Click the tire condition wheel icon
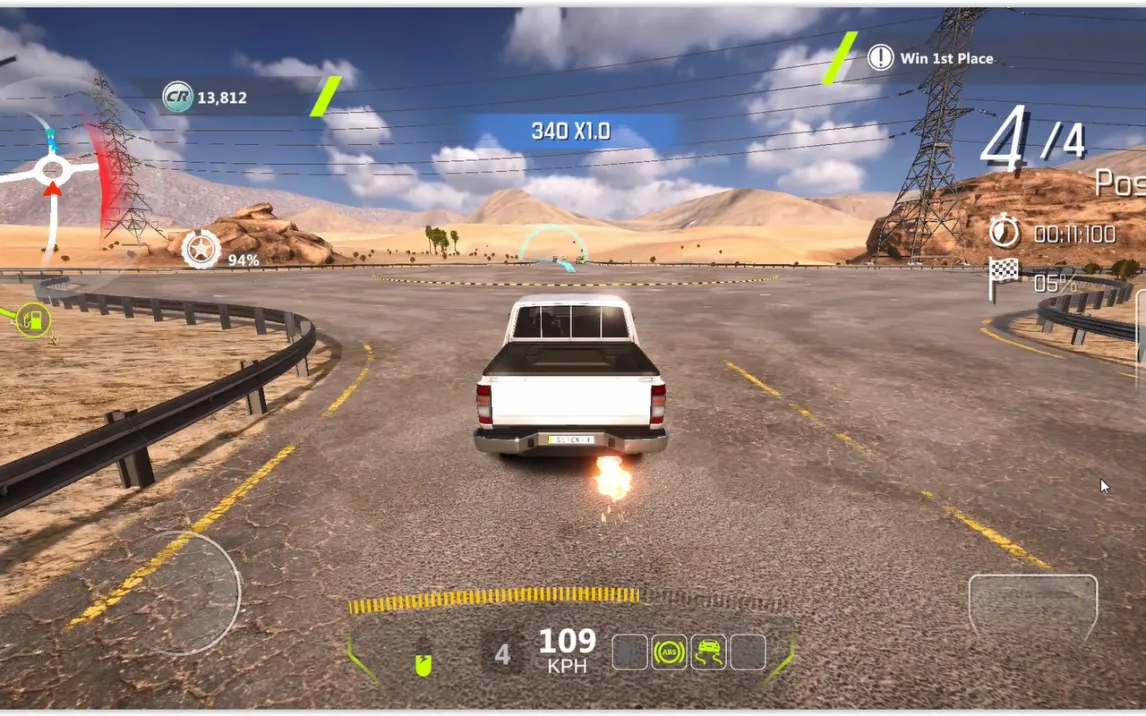The image size is (1146, 716). click(x=201, y=248)
